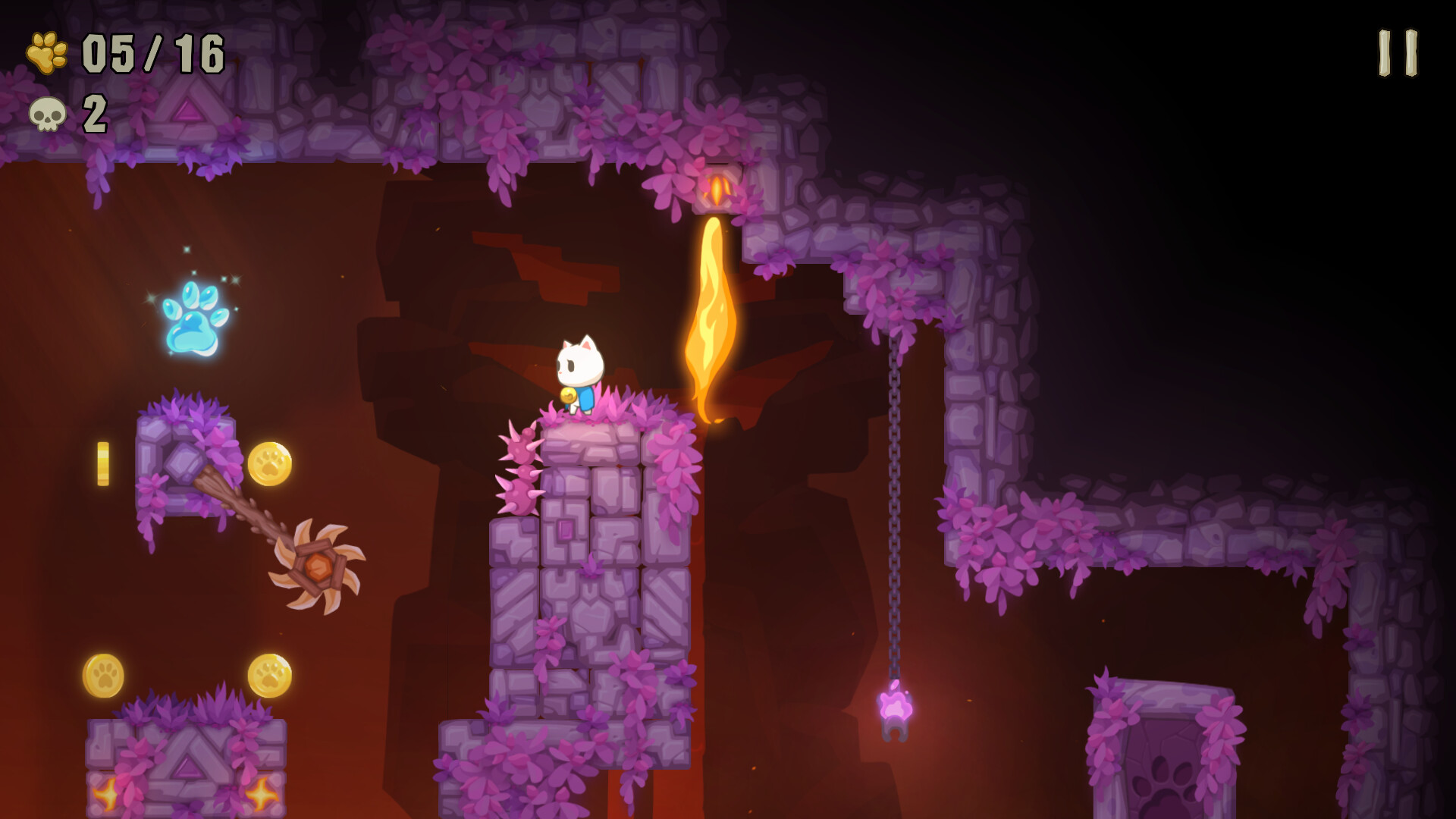1456x819 pixels.
Task: Click the gold paw coin near the mace
Action: pyautogui.click(x=270, y=465)
